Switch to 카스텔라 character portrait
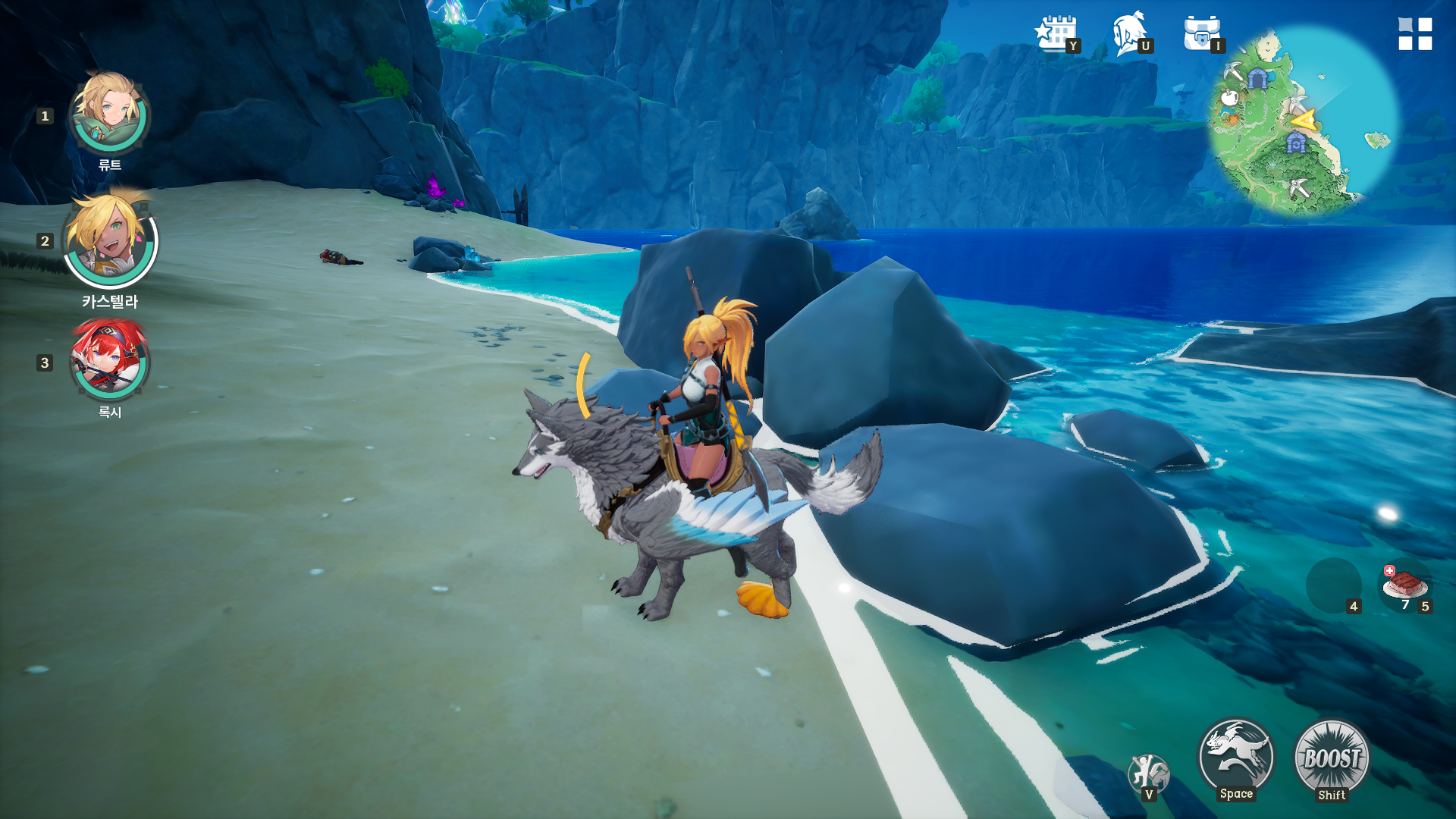1456x819 pixels. (110, 239)
